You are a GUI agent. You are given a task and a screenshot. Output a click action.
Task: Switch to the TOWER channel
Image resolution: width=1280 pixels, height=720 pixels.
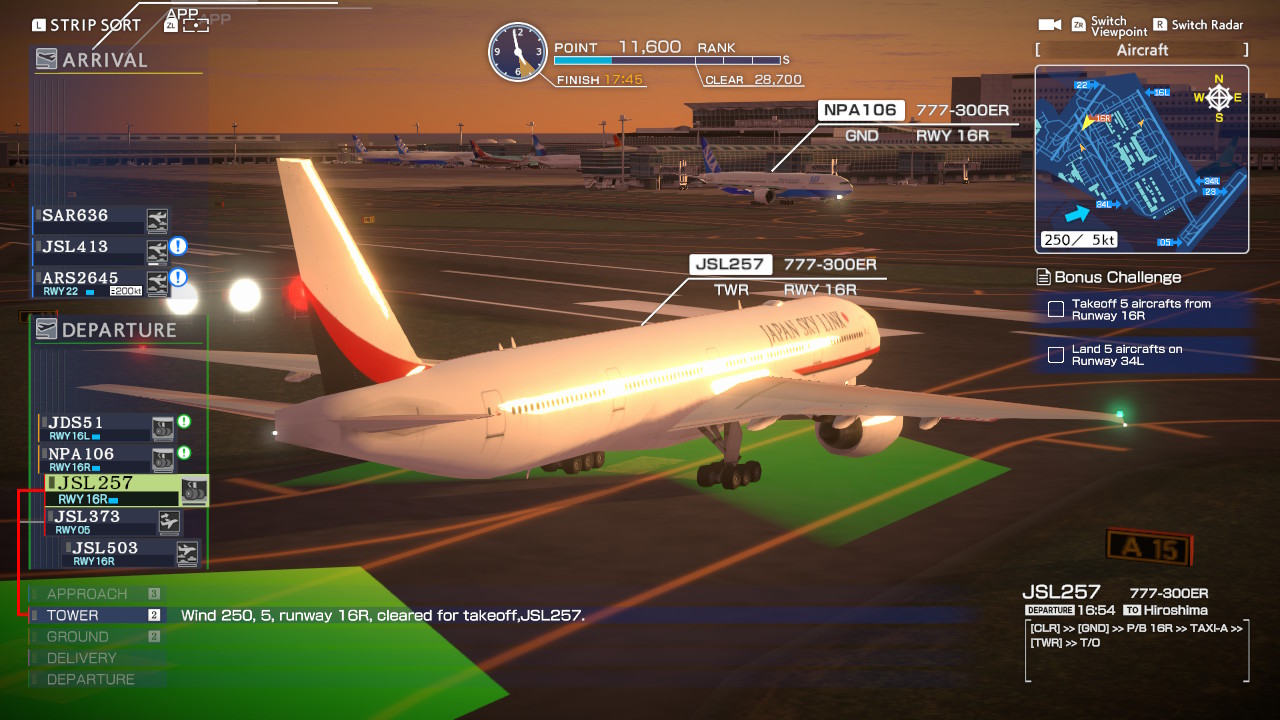tap(75, 615)
